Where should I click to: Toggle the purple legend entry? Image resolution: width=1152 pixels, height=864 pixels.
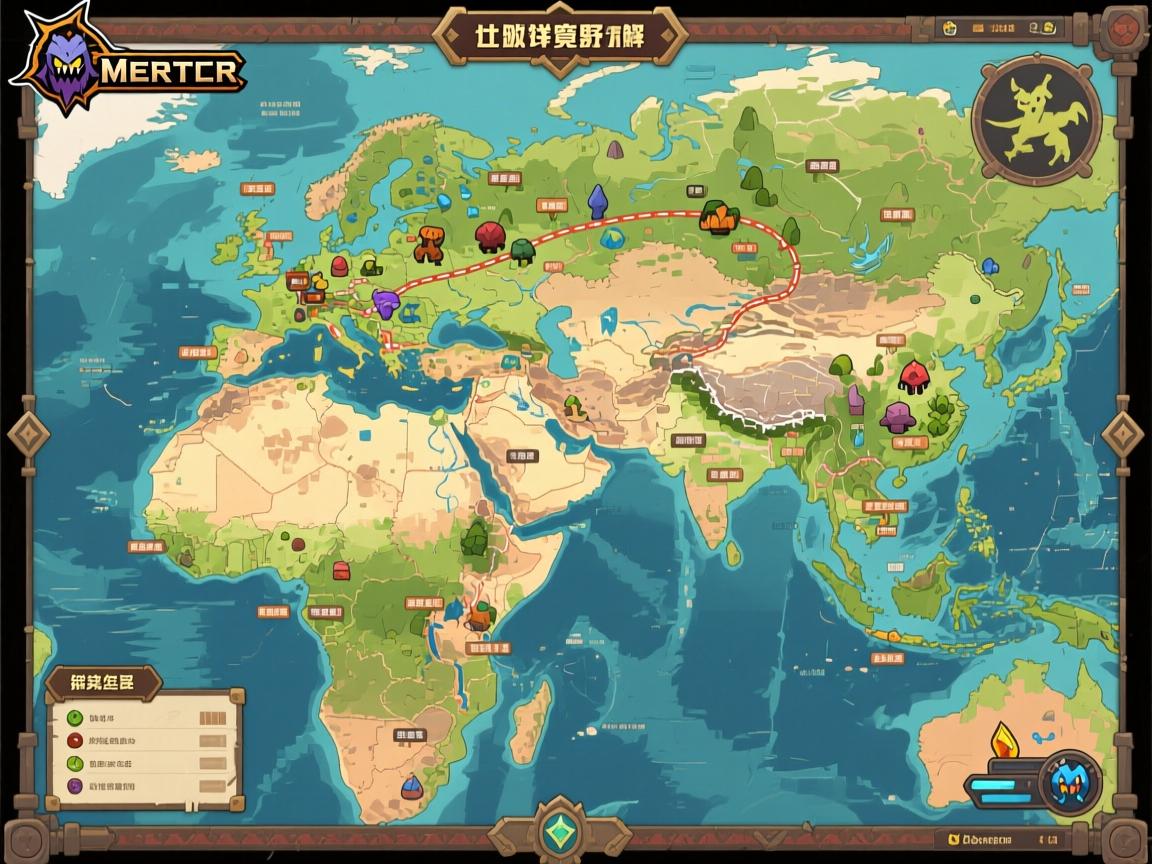click(x=74, y=786)
